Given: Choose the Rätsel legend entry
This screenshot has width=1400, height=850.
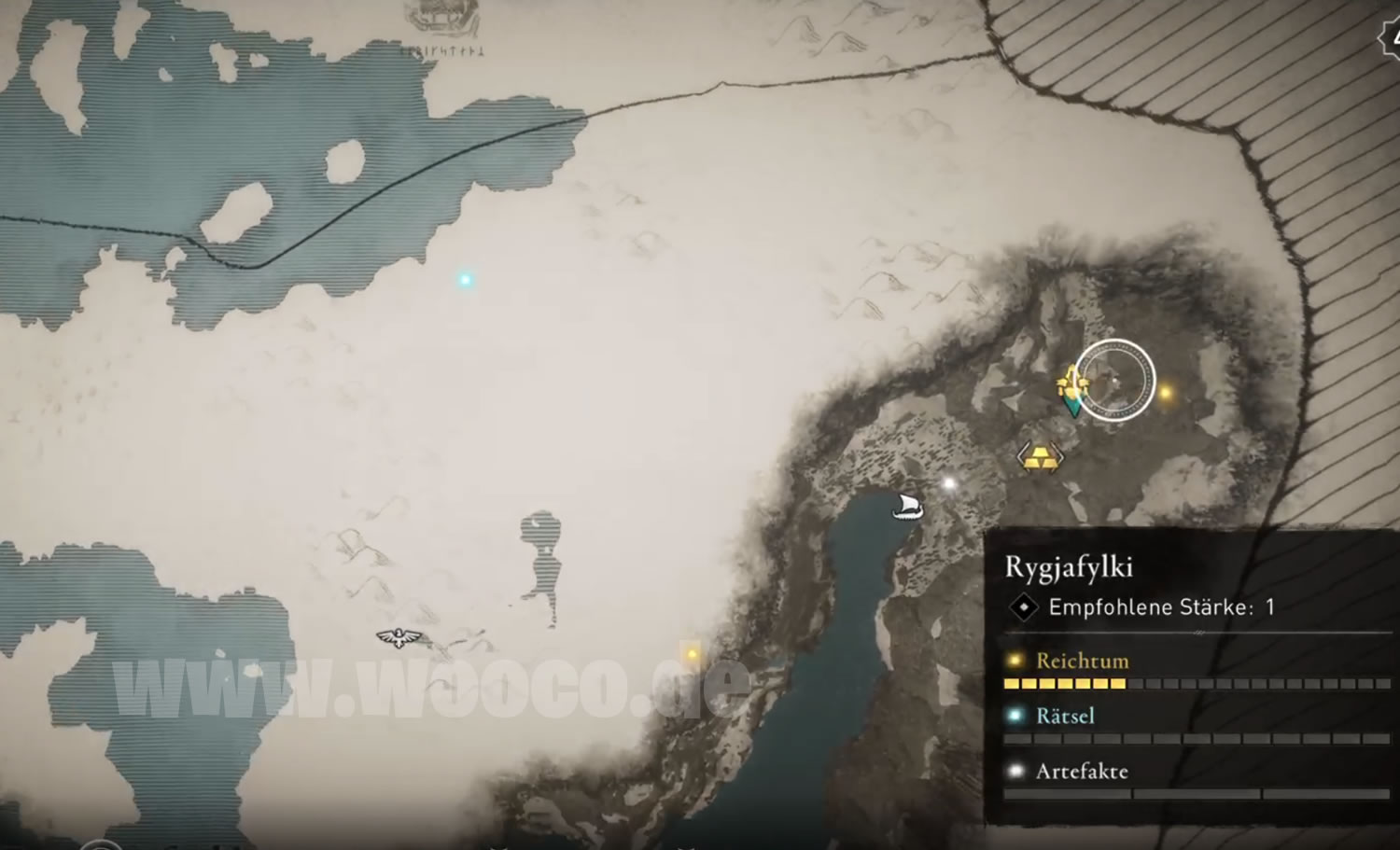Looking at the screenshot, I should pyautogui.click(x=1065, y=716).
